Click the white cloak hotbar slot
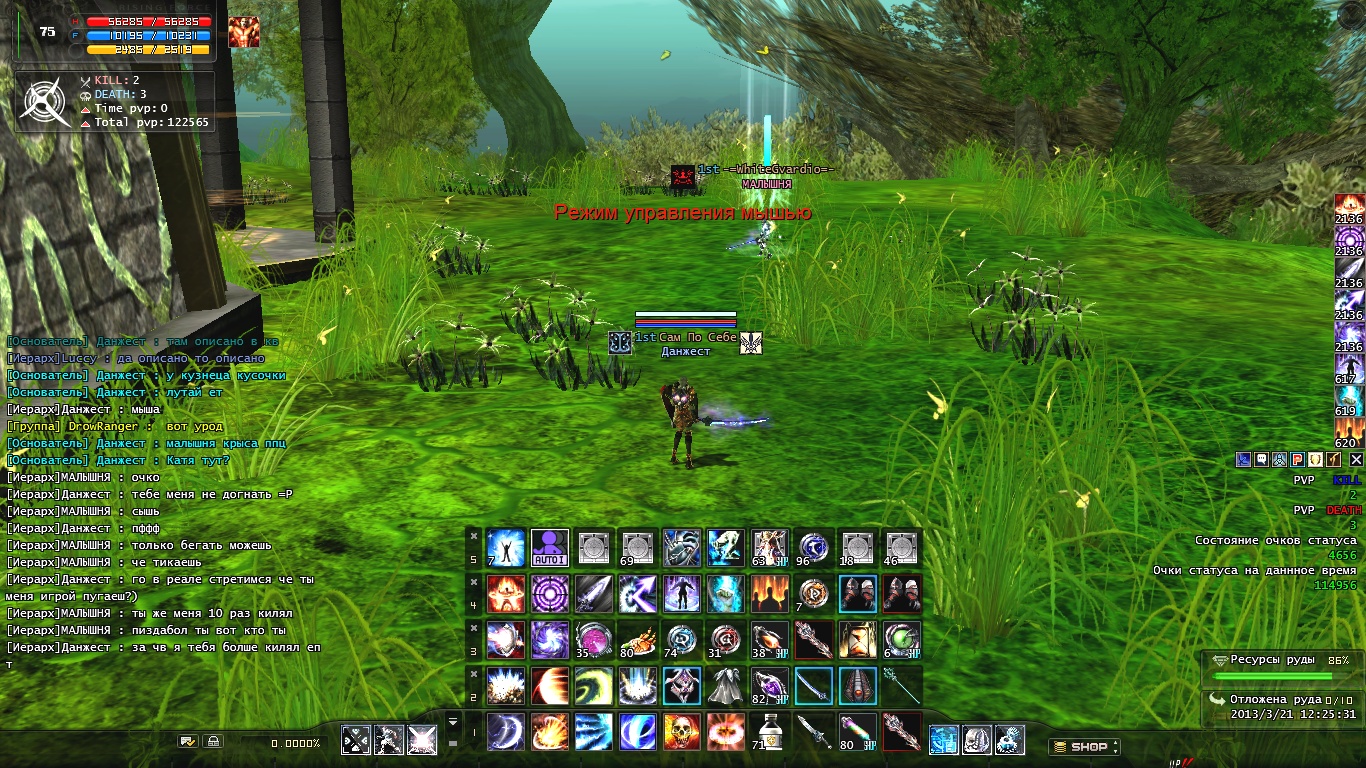The height and width of the screenshot is (768, 1366). coord(726,686)
